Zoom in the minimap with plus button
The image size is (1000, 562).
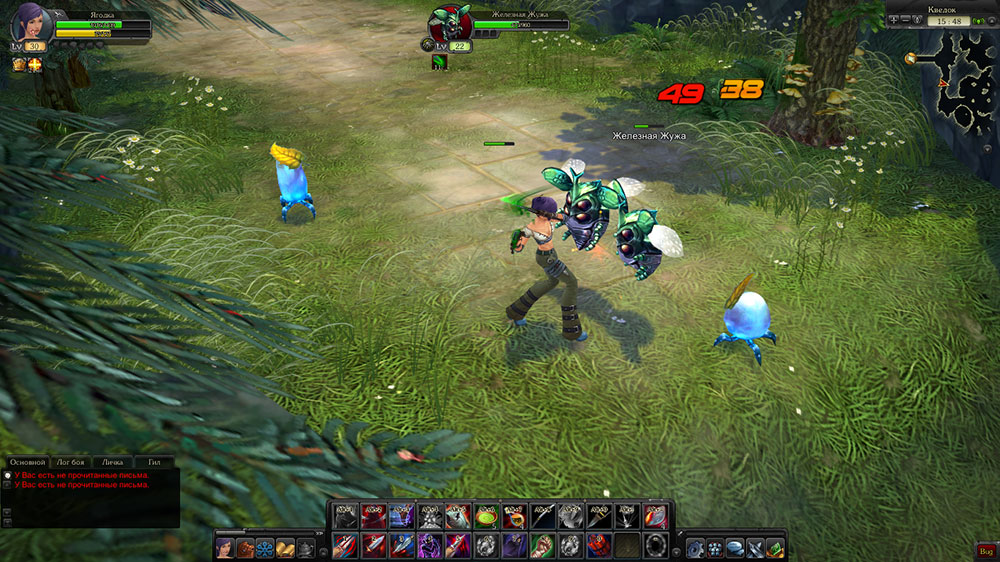point(892,20)
